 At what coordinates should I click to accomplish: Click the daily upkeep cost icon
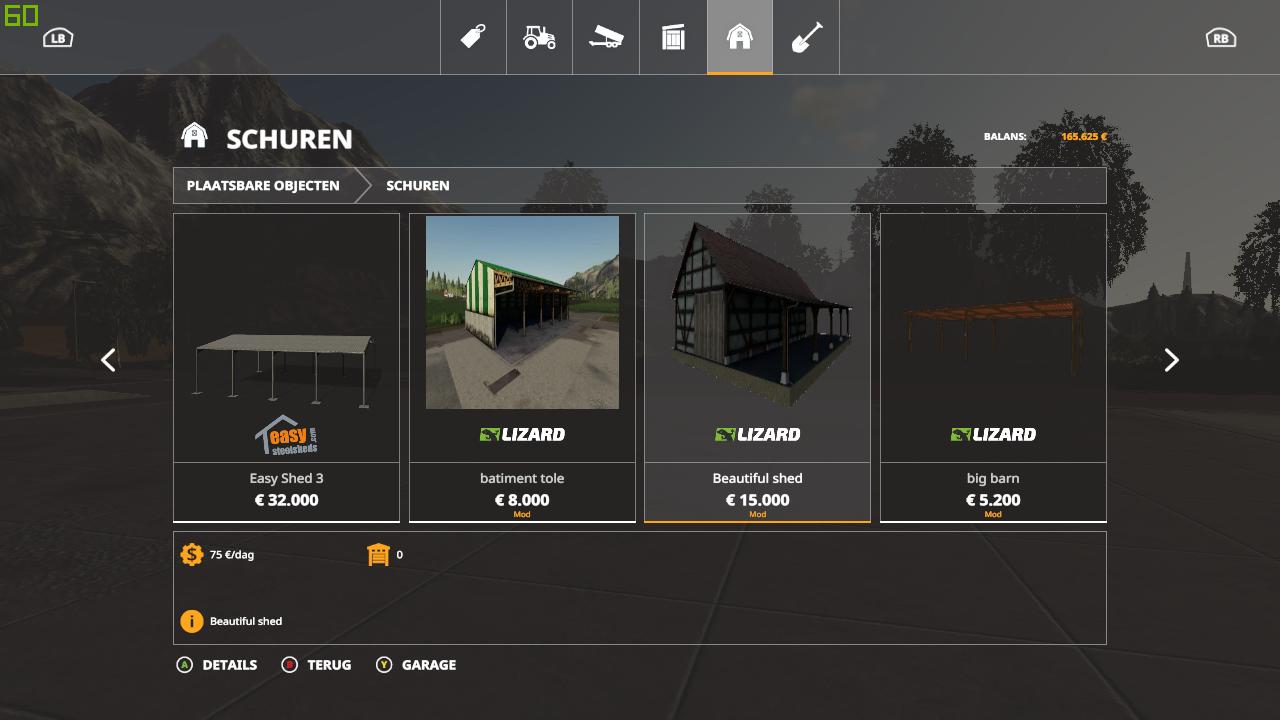(x=190, y=554)
